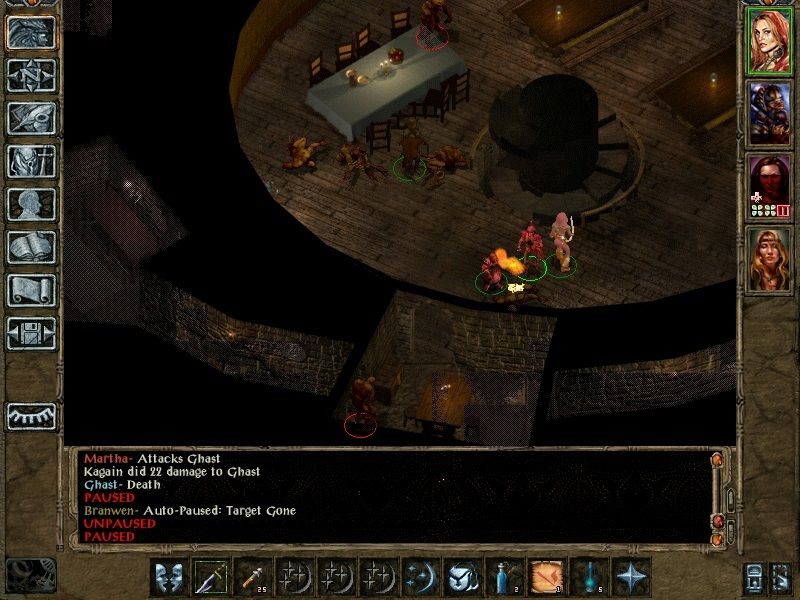Use the scroll quick item slot
800x600 pixels.
click(546, 578)
